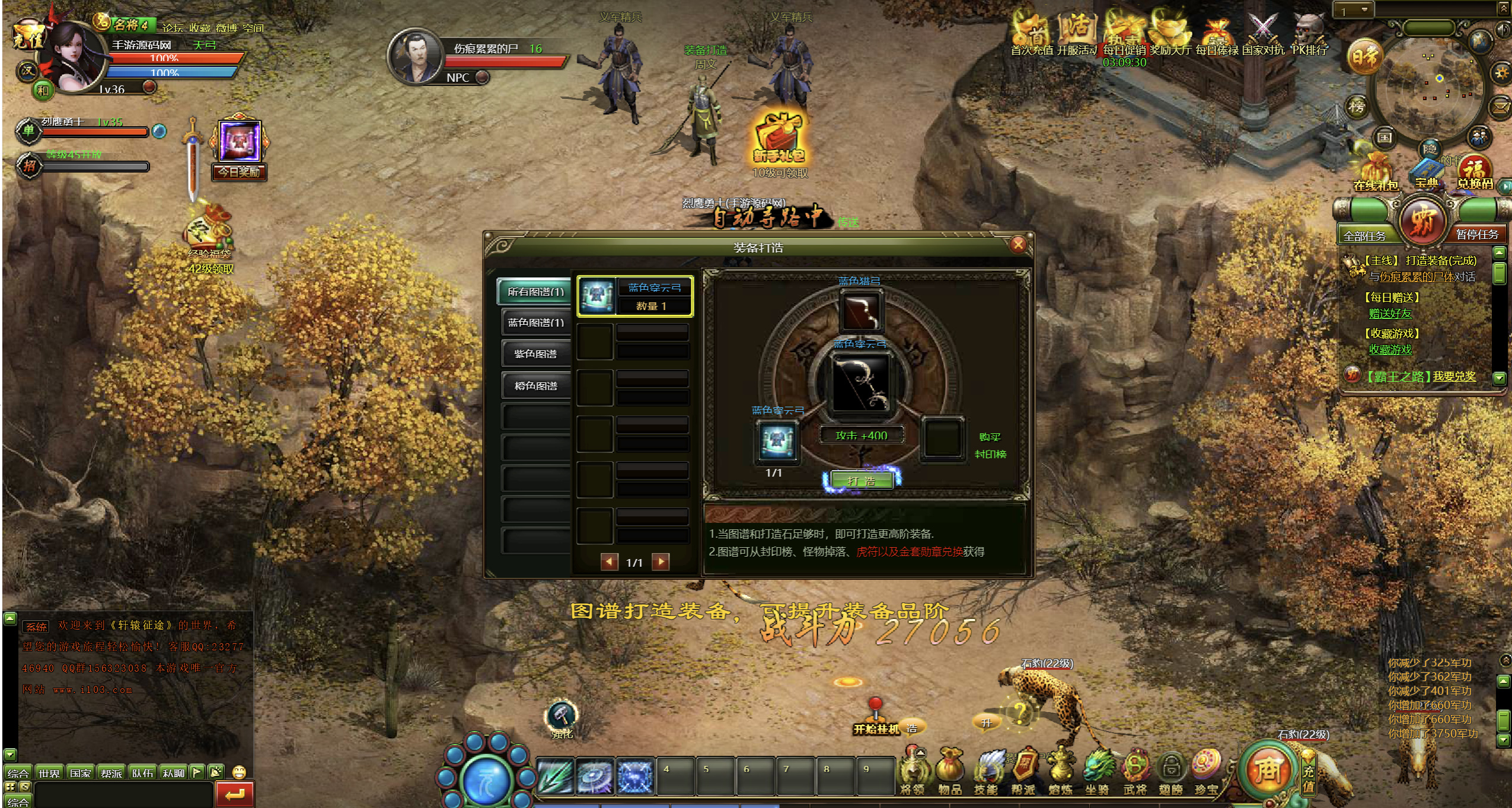Go to the next blueprint page arrow

point(661,561)
